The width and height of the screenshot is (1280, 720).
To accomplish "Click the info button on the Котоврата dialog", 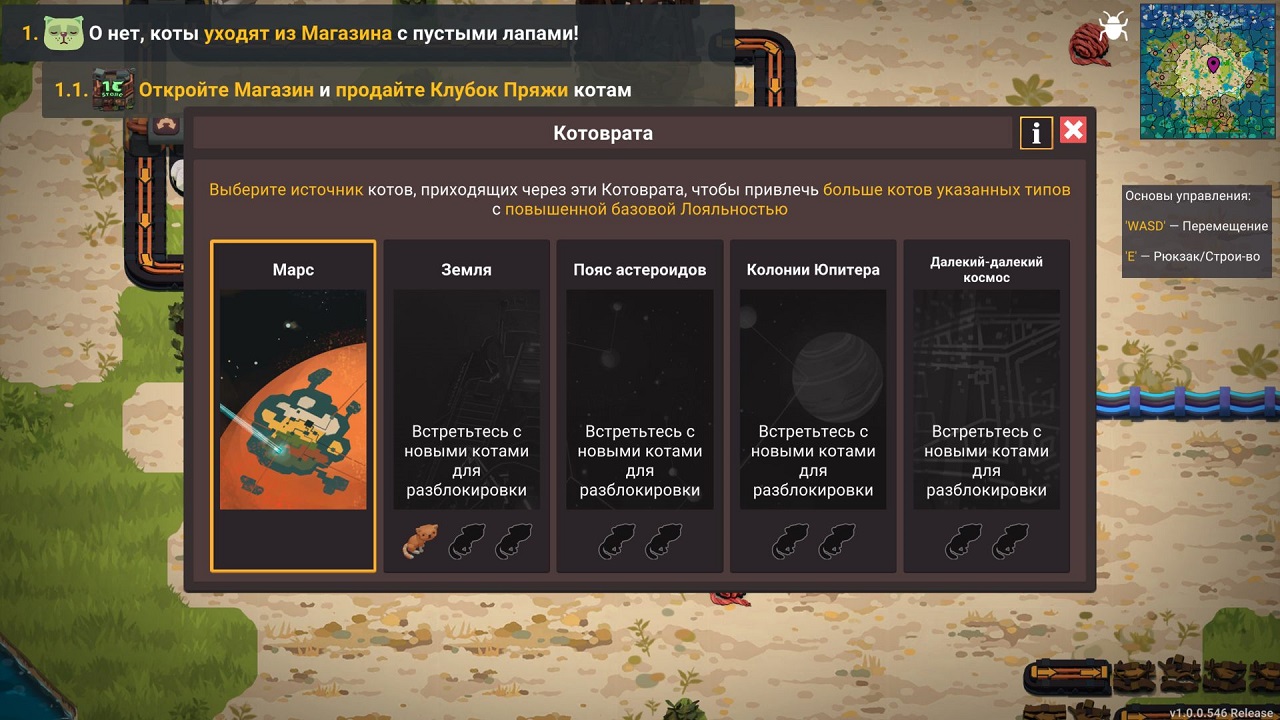I will coord(1035,131).
